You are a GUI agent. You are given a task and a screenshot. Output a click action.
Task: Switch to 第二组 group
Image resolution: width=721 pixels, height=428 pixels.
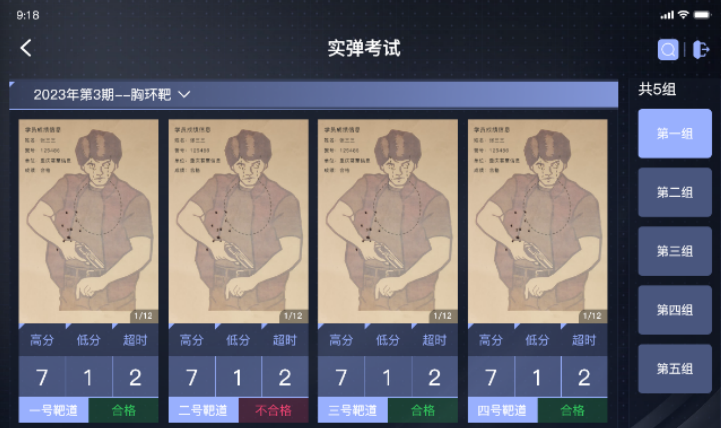(x=675, y=193)
